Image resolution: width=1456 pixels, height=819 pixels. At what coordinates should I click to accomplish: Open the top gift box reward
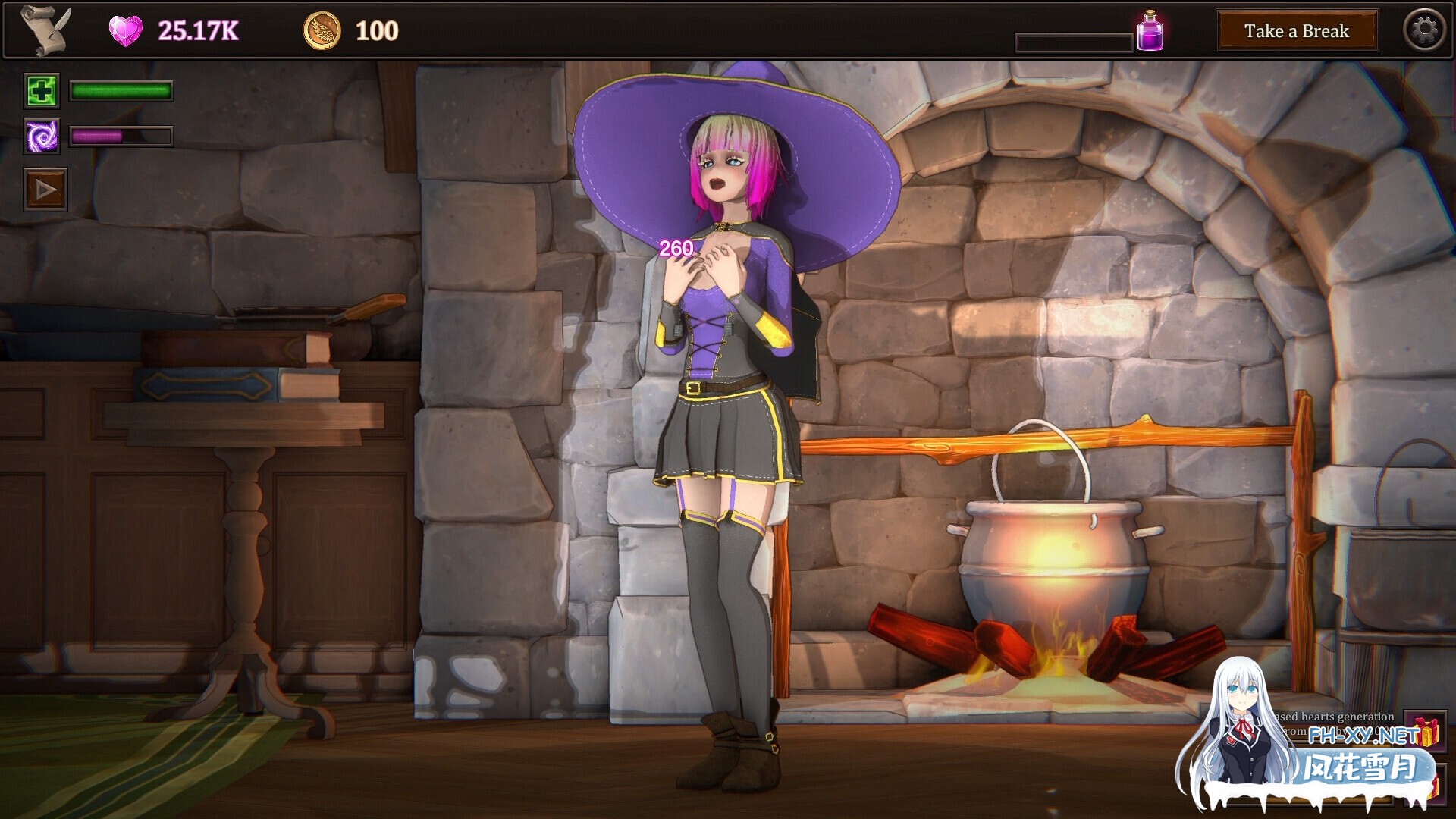tap(1424, 730)
